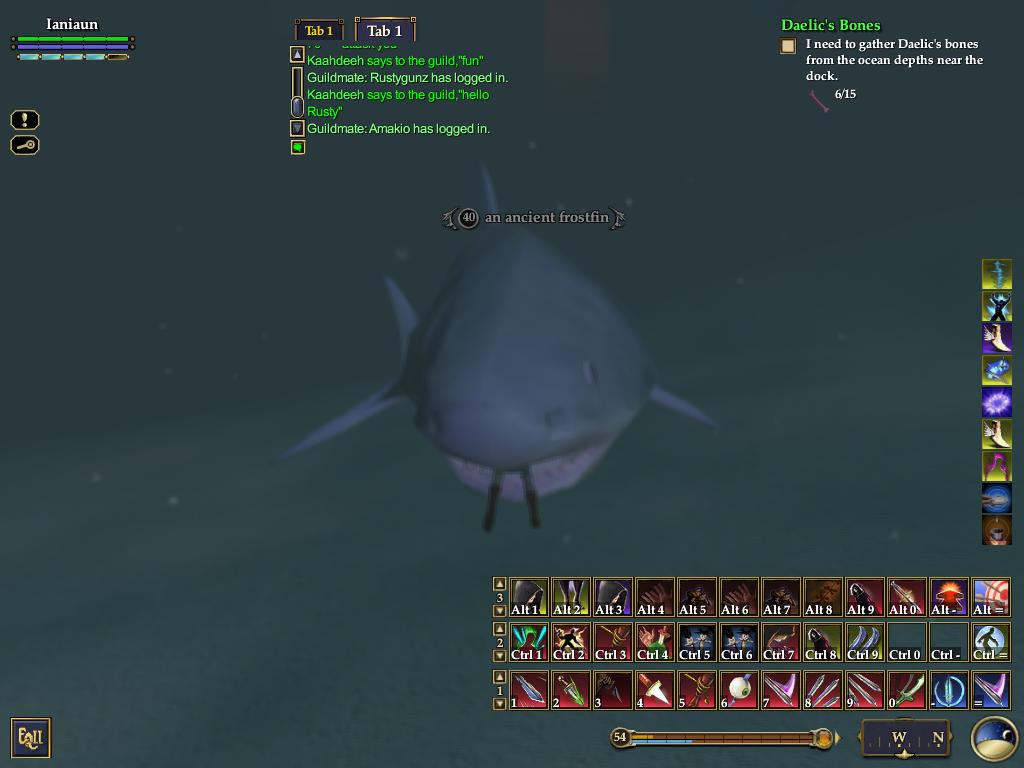Click the night sky game clock
1024x768 pixels.
click(993, 738)
